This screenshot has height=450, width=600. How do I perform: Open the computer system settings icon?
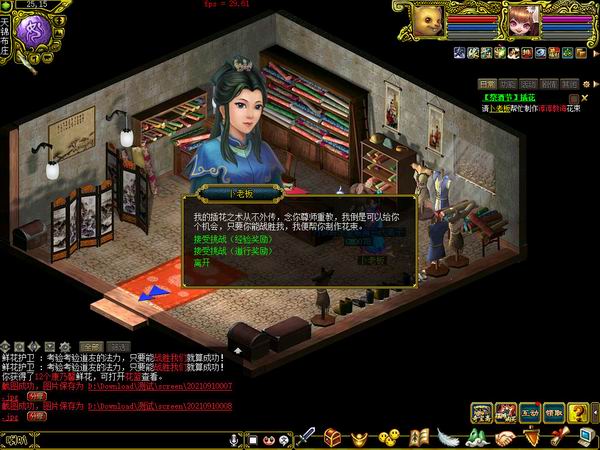pyautogui.click(x=586, y=435)
